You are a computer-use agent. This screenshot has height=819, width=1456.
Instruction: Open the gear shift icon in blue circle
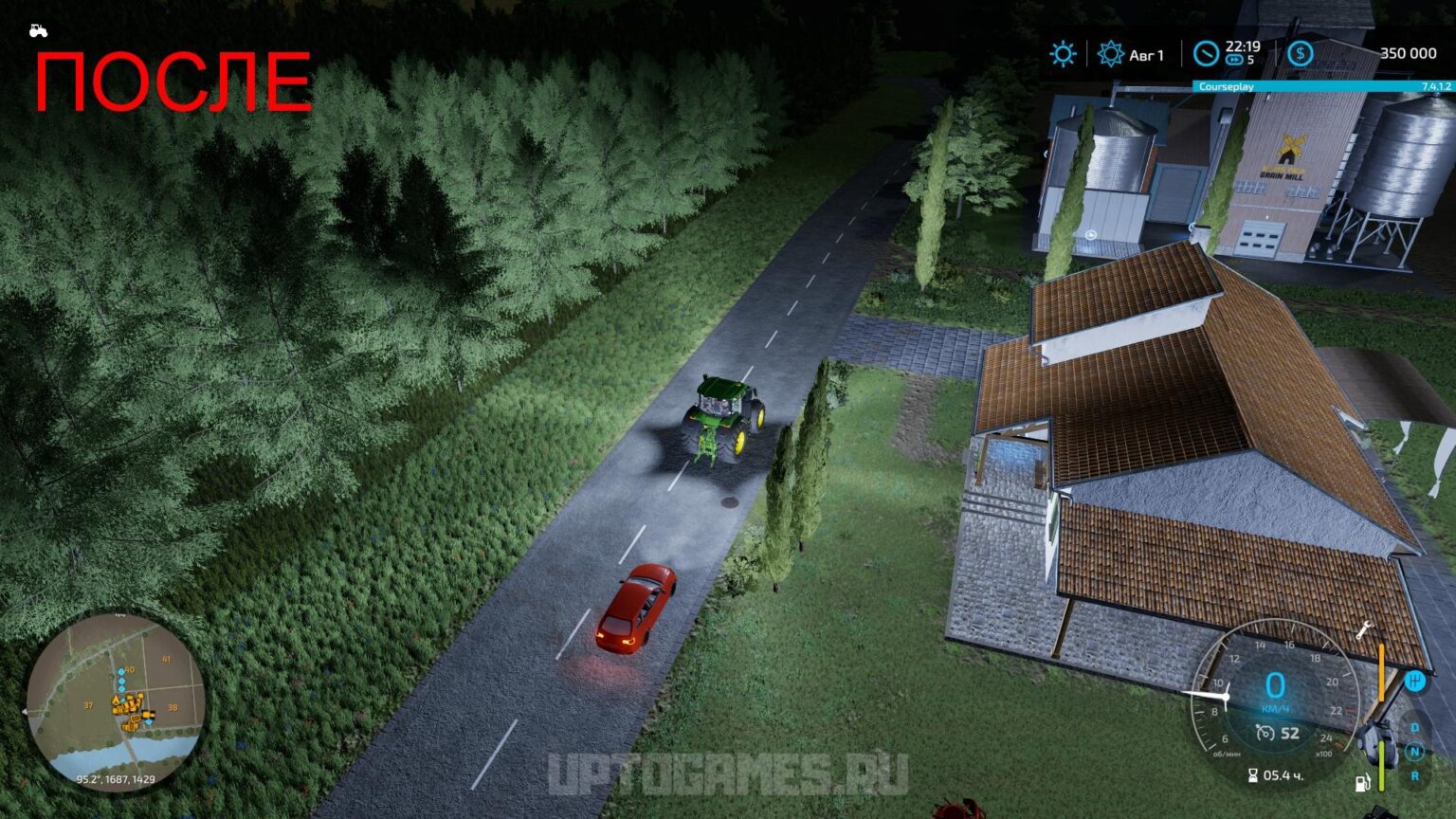point(1416,681)
